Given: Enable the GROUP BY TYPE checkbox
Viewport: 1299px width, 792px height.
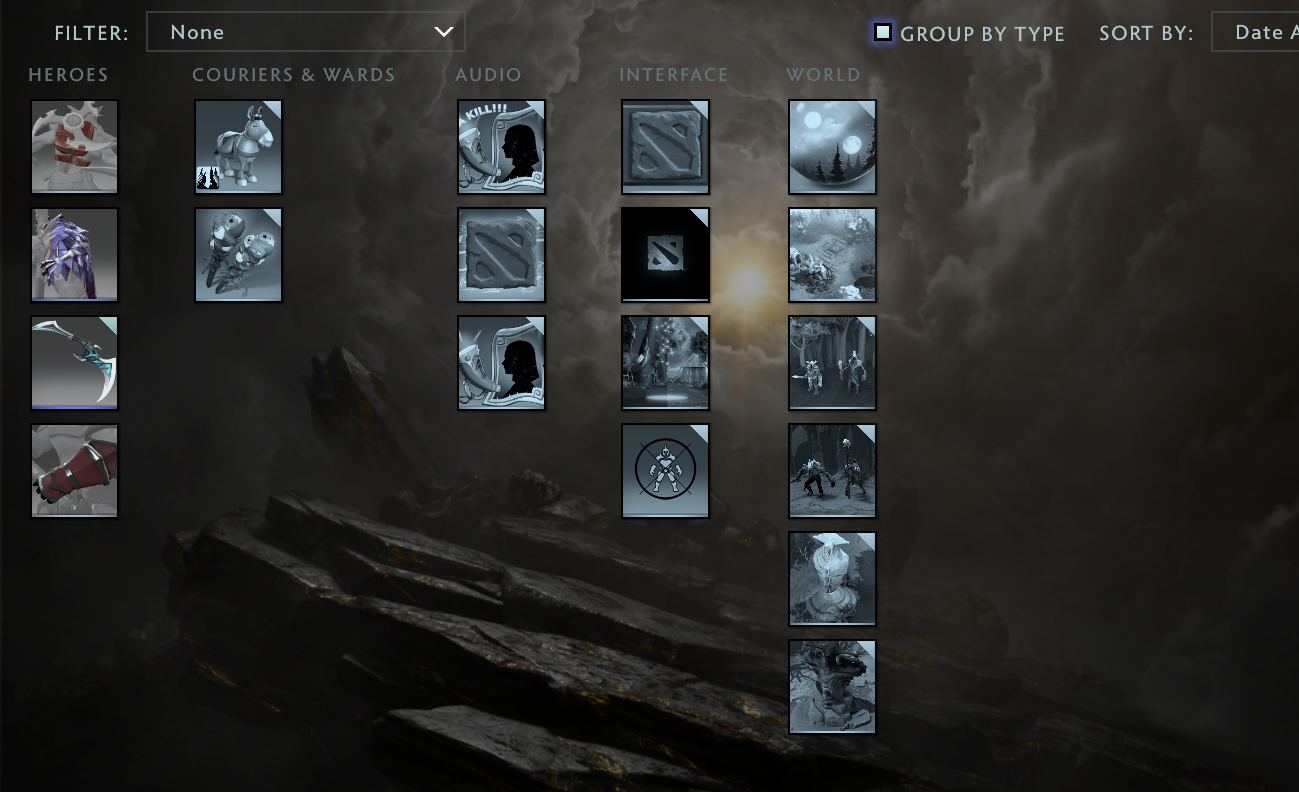Looking at the screenshot, I should 882,32.
